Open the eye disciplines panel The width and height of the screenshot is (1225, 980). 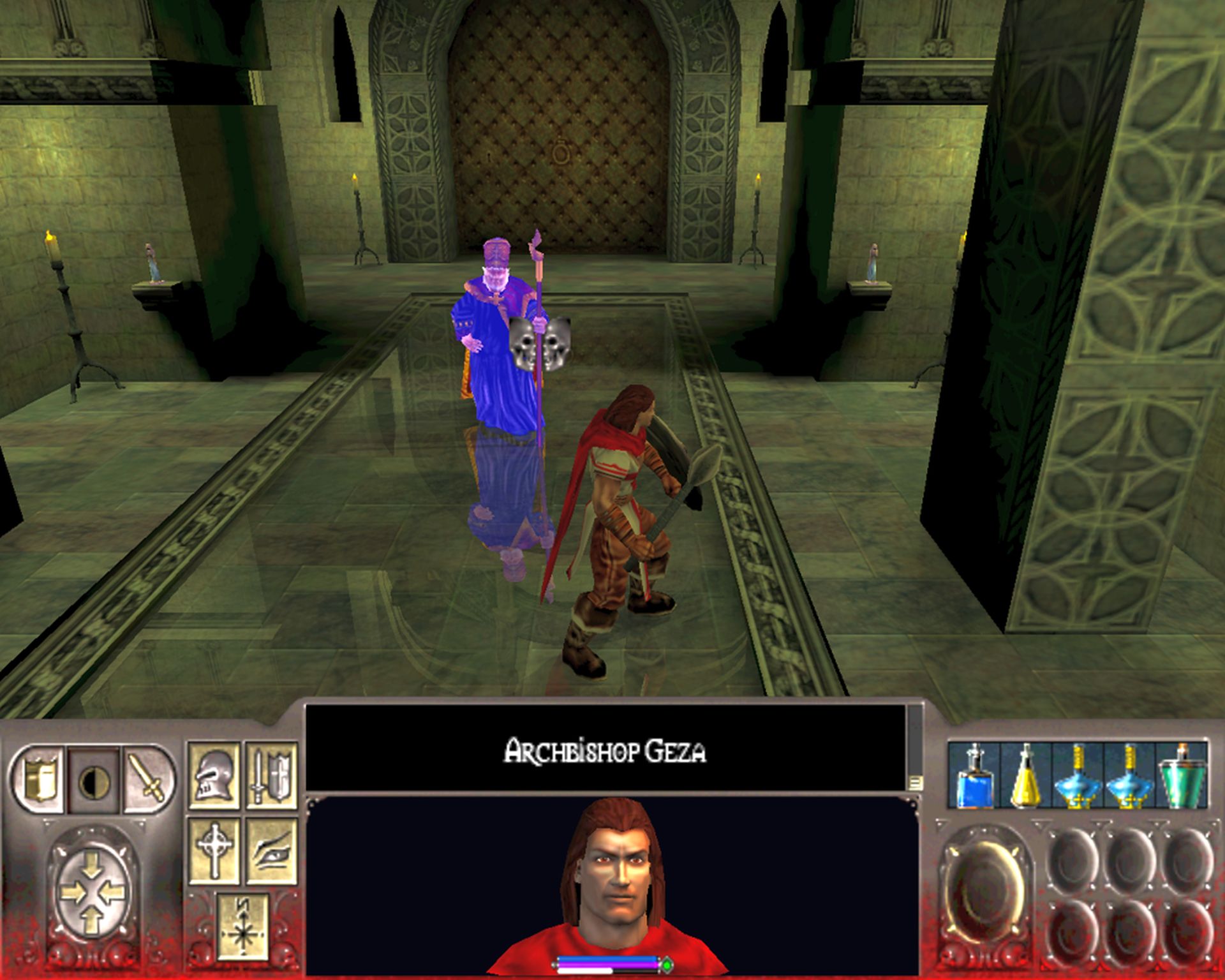[271, 850]
